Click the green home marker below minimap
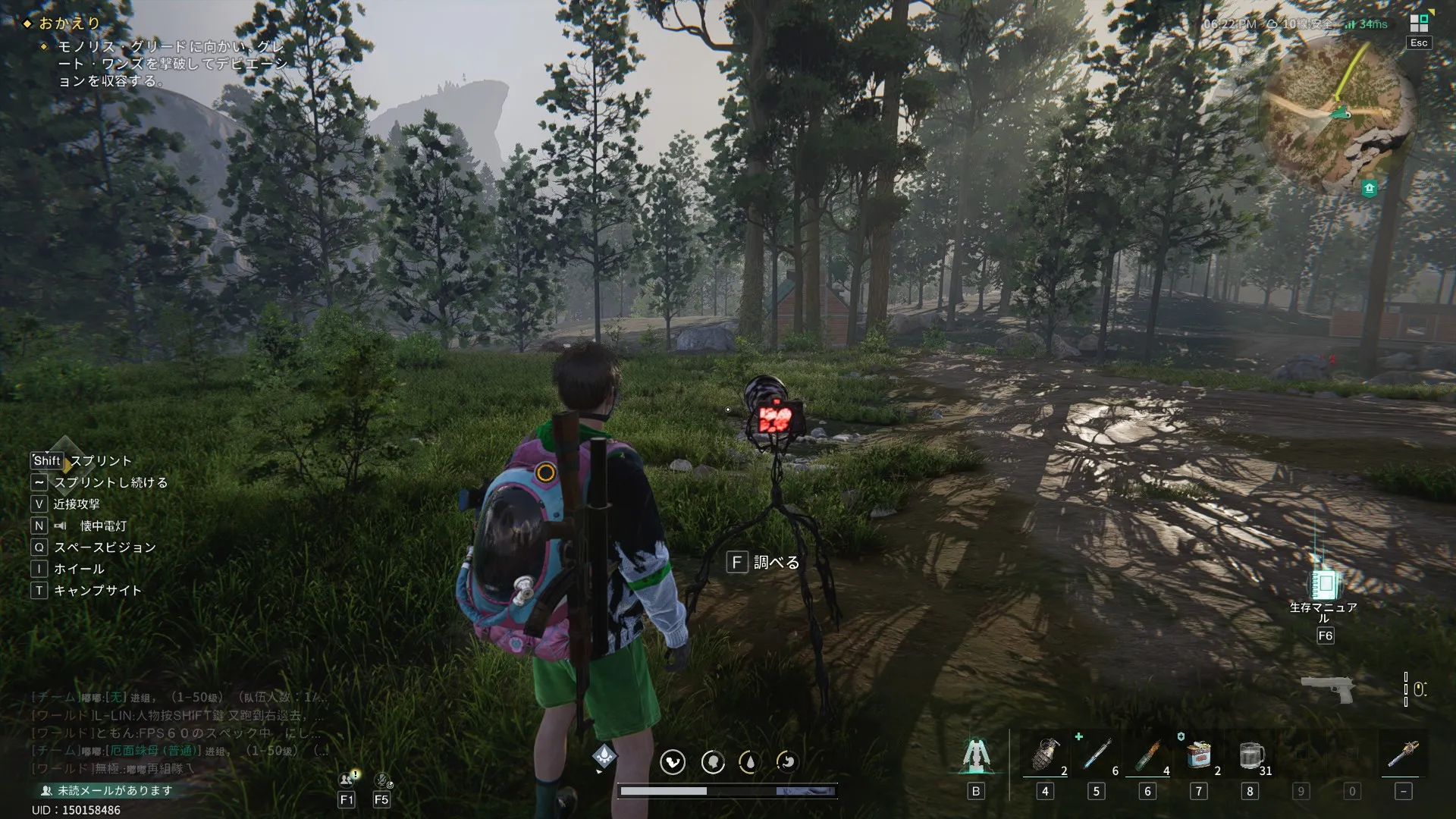This screenshot has height=819, width=1456. (x=1369, y=188)
